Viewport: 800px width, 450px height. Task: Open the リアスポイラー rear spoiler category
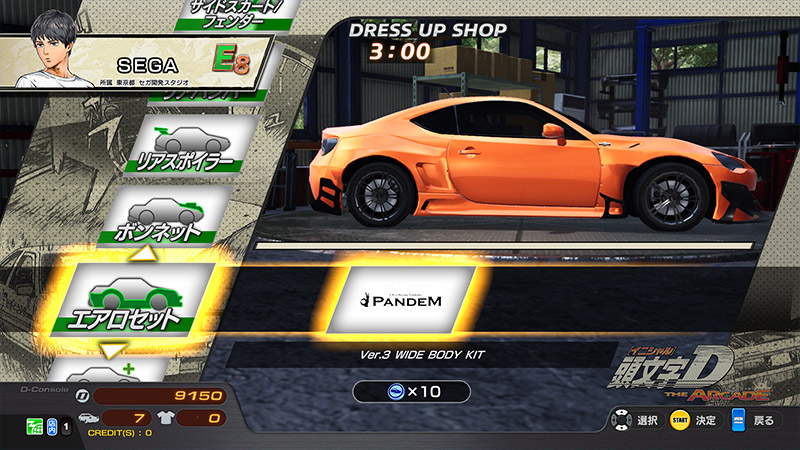tap(192, 148)
